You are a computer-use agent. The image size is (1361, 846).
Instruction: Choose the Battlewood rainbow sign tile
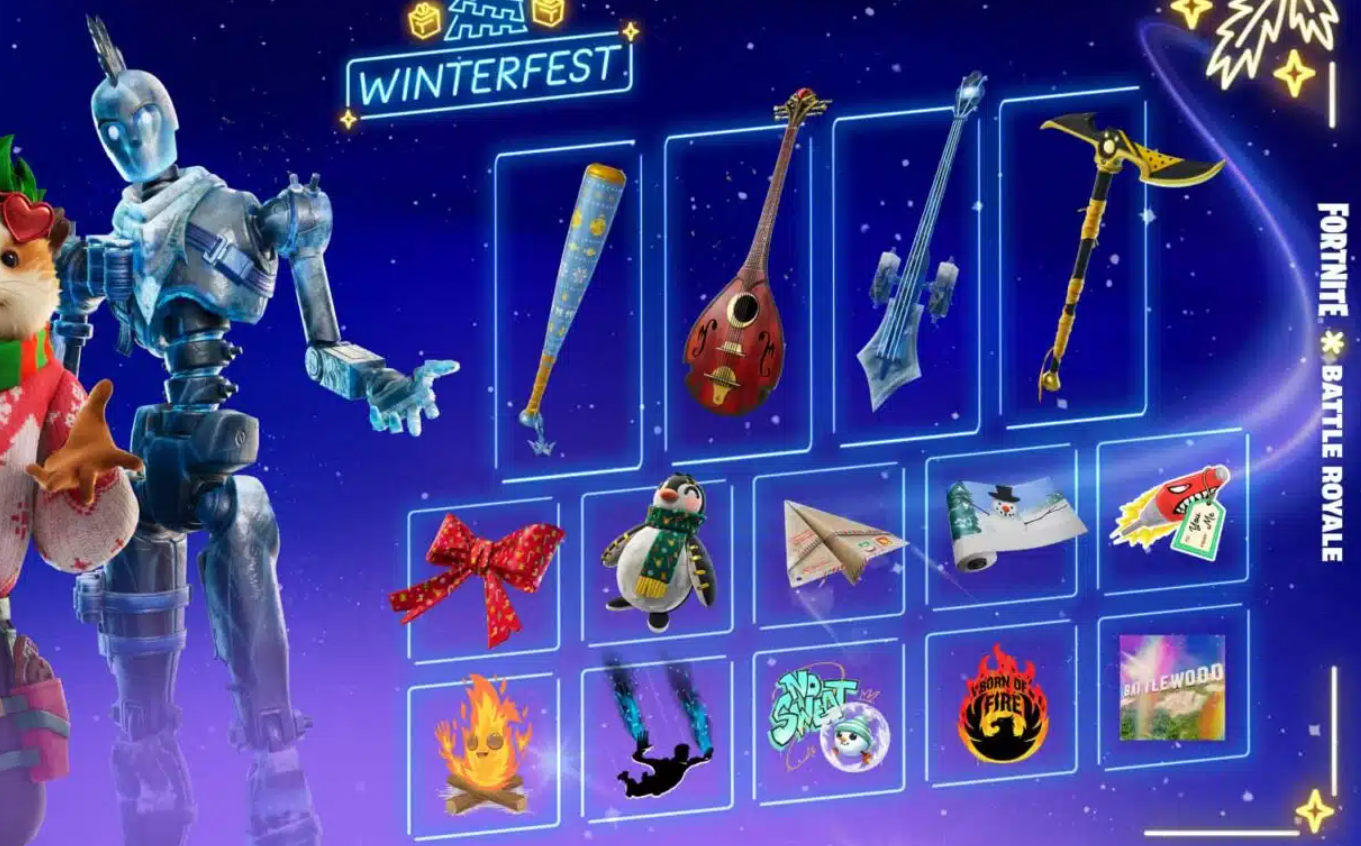tap(1172, 687)
